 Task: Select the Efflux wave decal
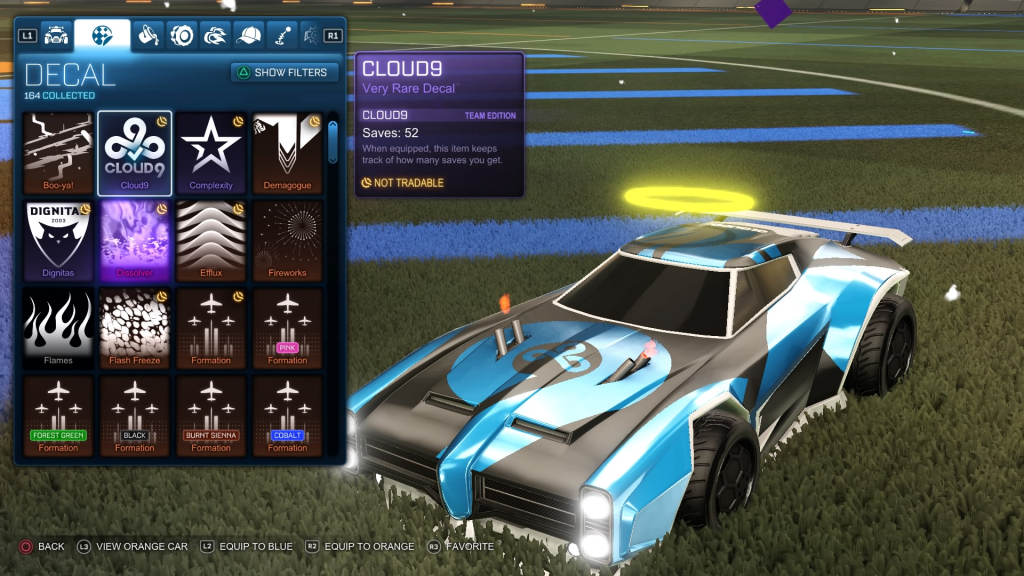click(211, 239)
